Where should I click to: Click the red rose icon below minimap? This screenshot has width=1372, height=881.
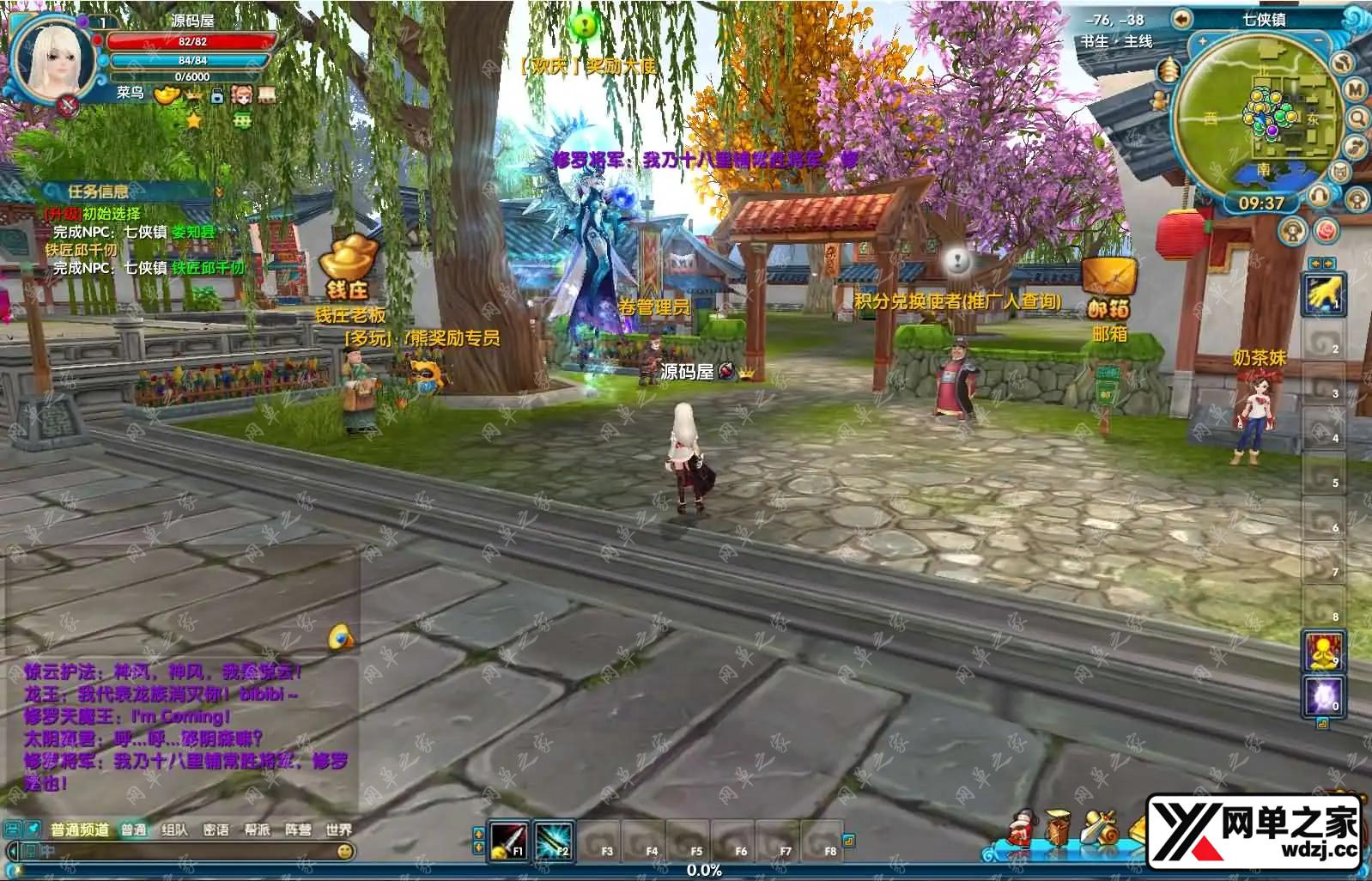point(1326,231)
